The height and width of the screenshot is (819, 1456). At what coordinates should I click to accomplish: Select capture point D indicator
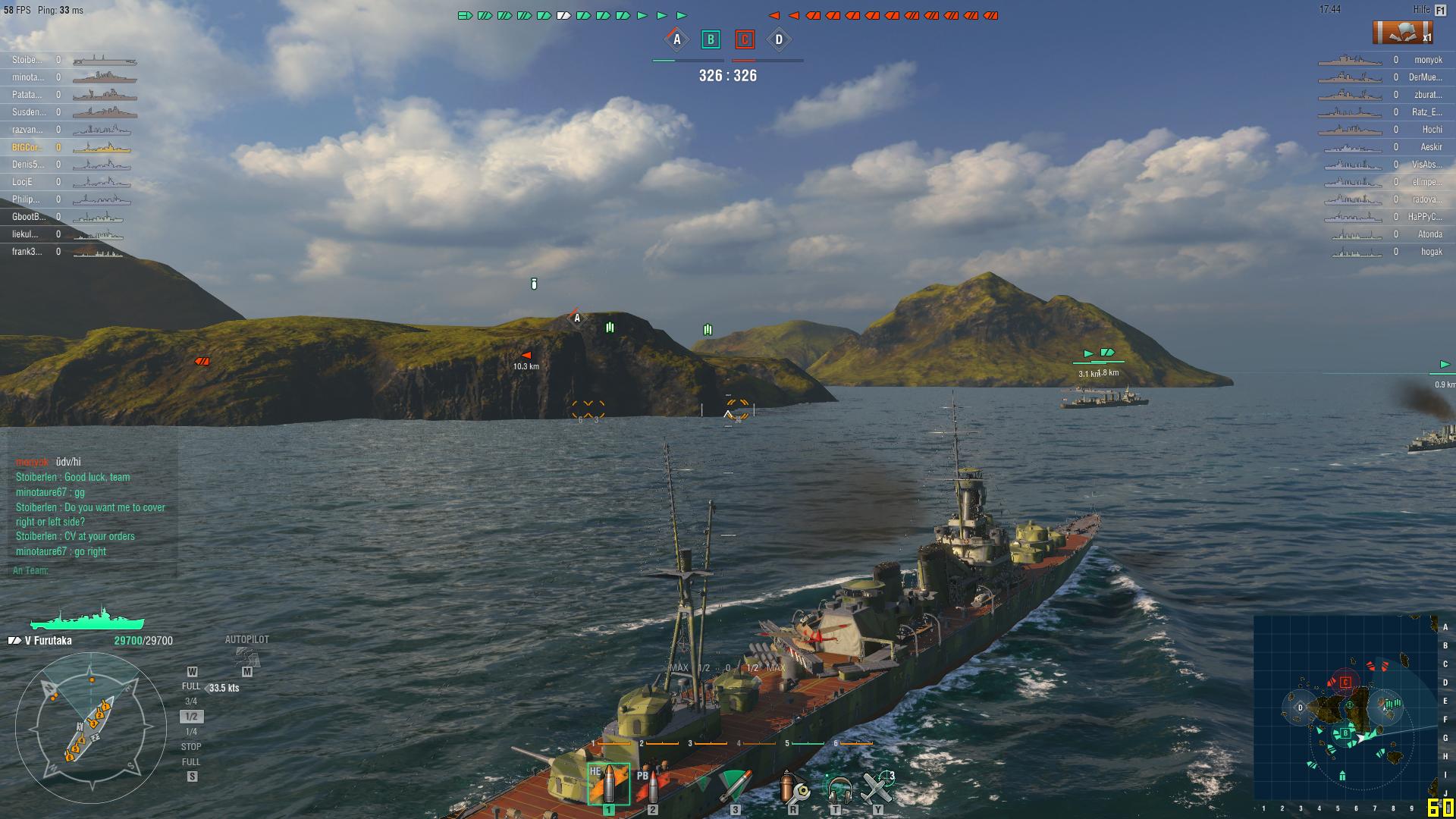(779, 39)
